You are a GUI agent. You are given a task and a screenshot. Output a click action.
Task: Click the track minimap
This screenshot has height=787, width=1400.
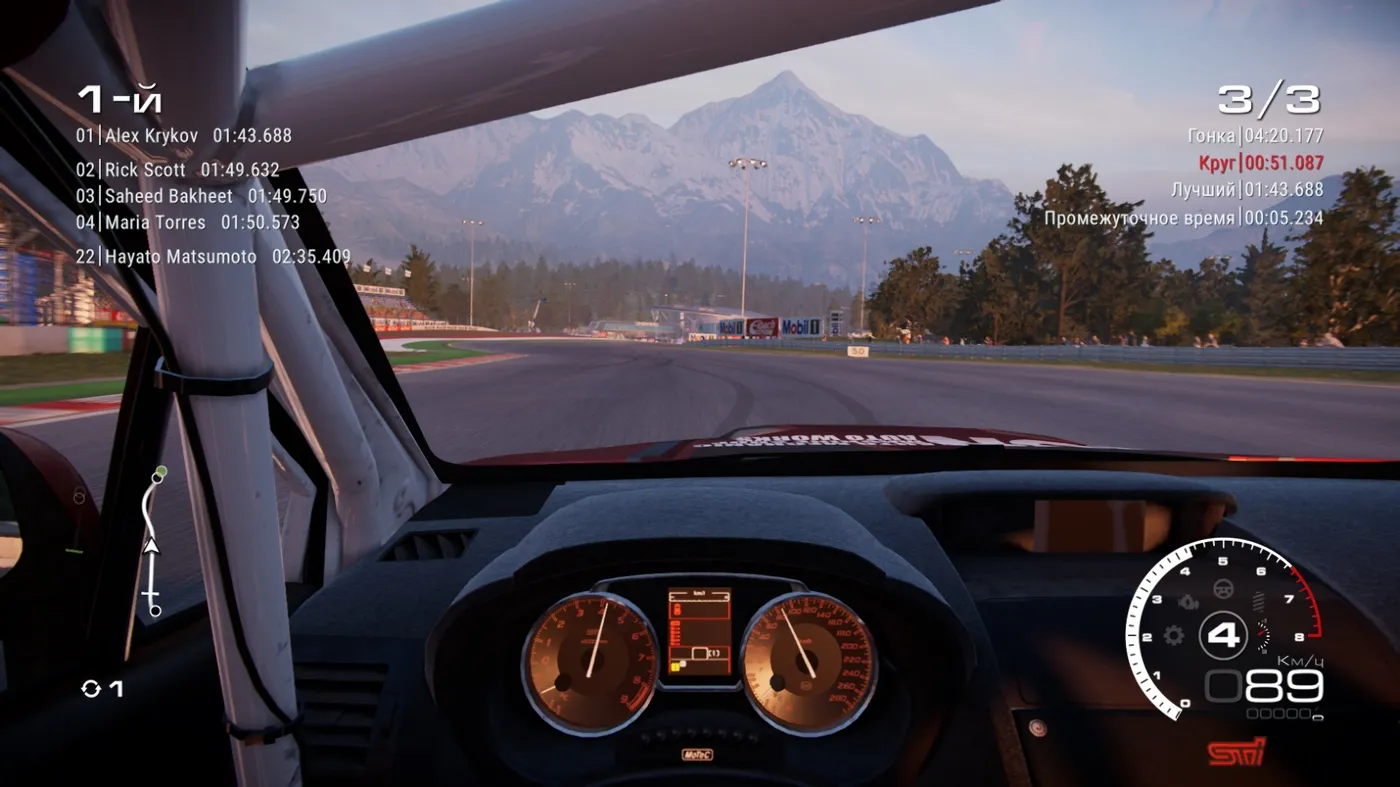pyautogui.click(x=152, y=541)
